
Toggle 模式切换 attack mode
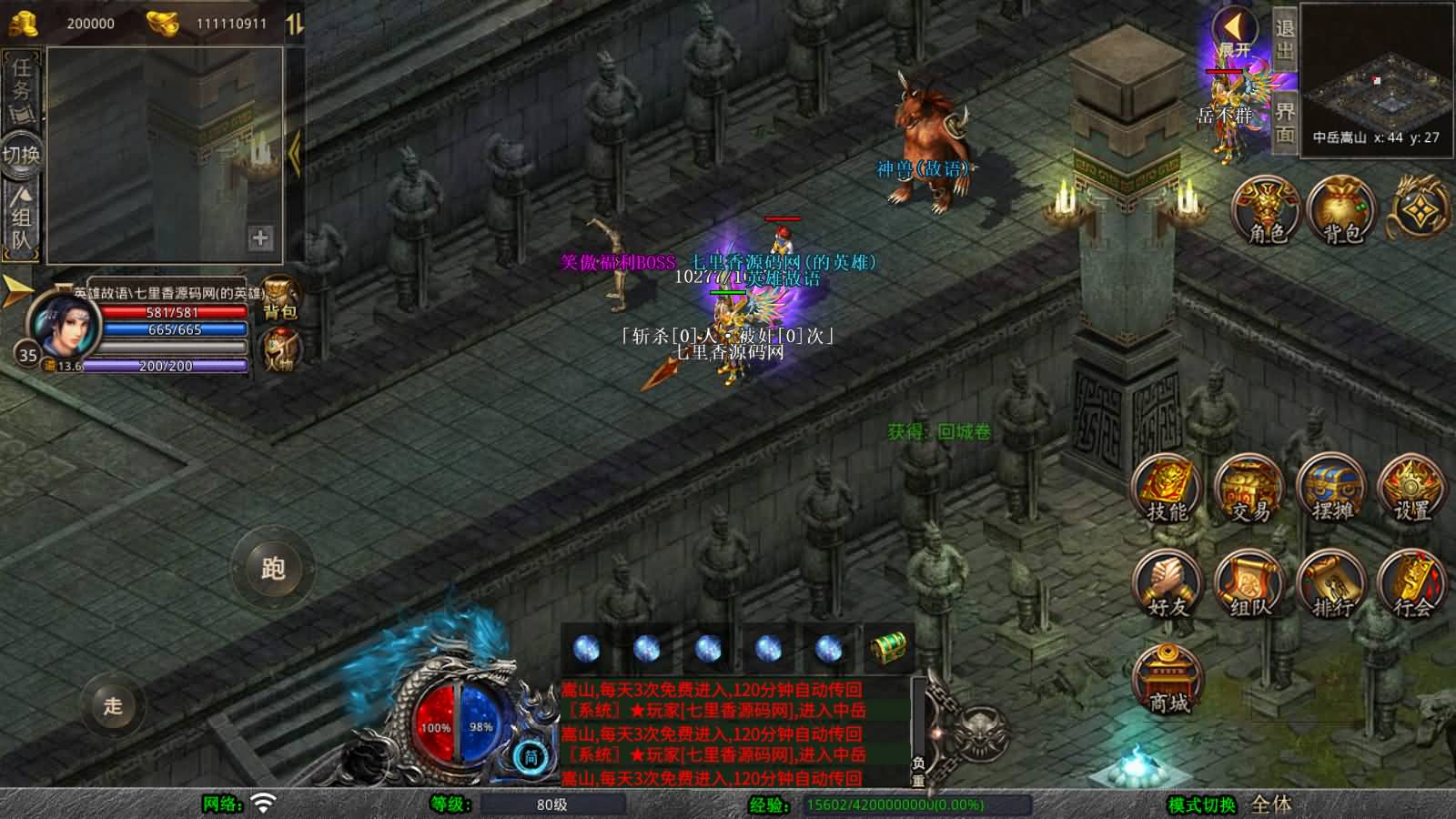pos(1201,804)
